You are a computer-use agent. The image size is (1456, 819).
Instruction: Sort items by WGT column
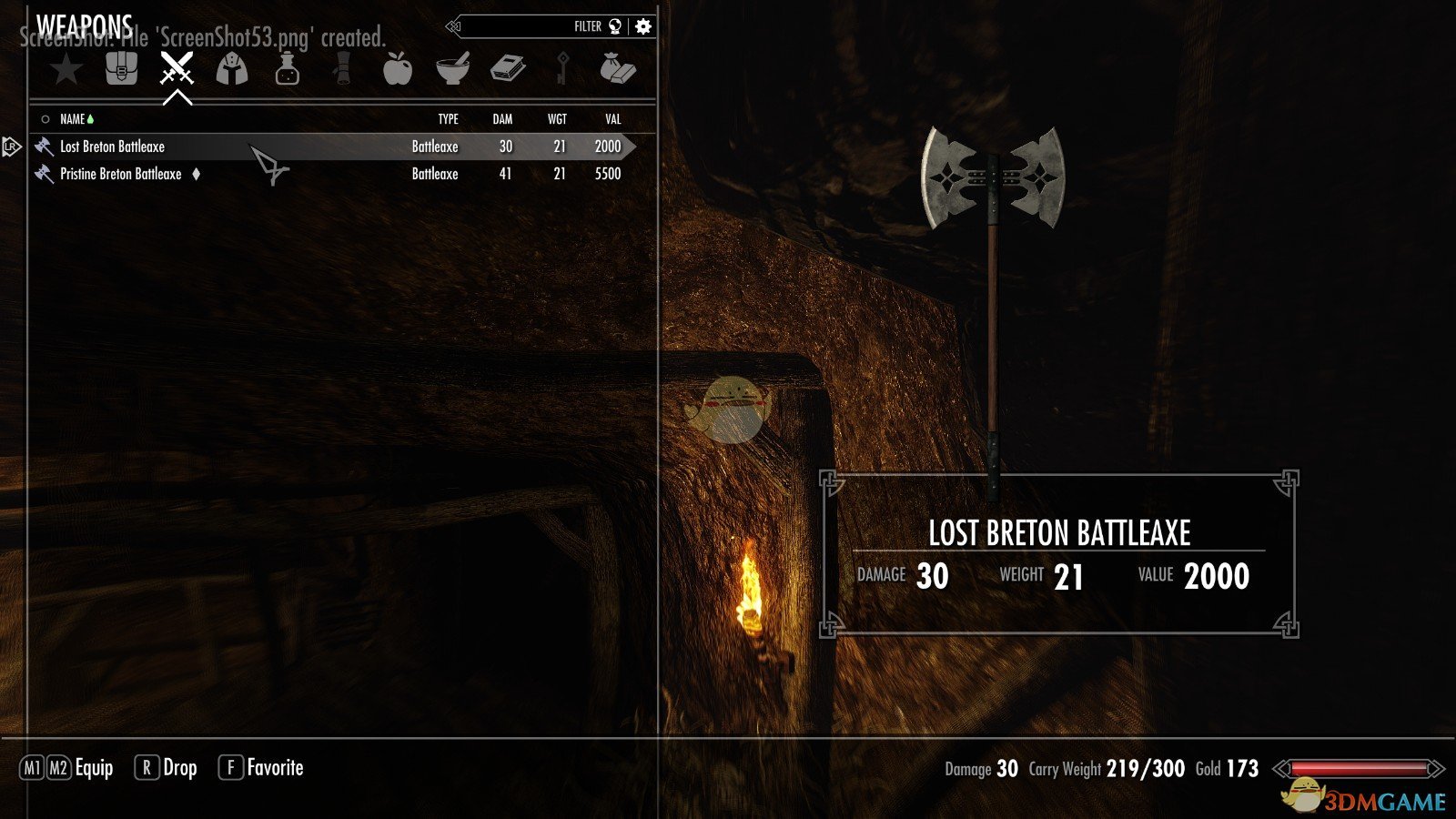coord(557,119)
